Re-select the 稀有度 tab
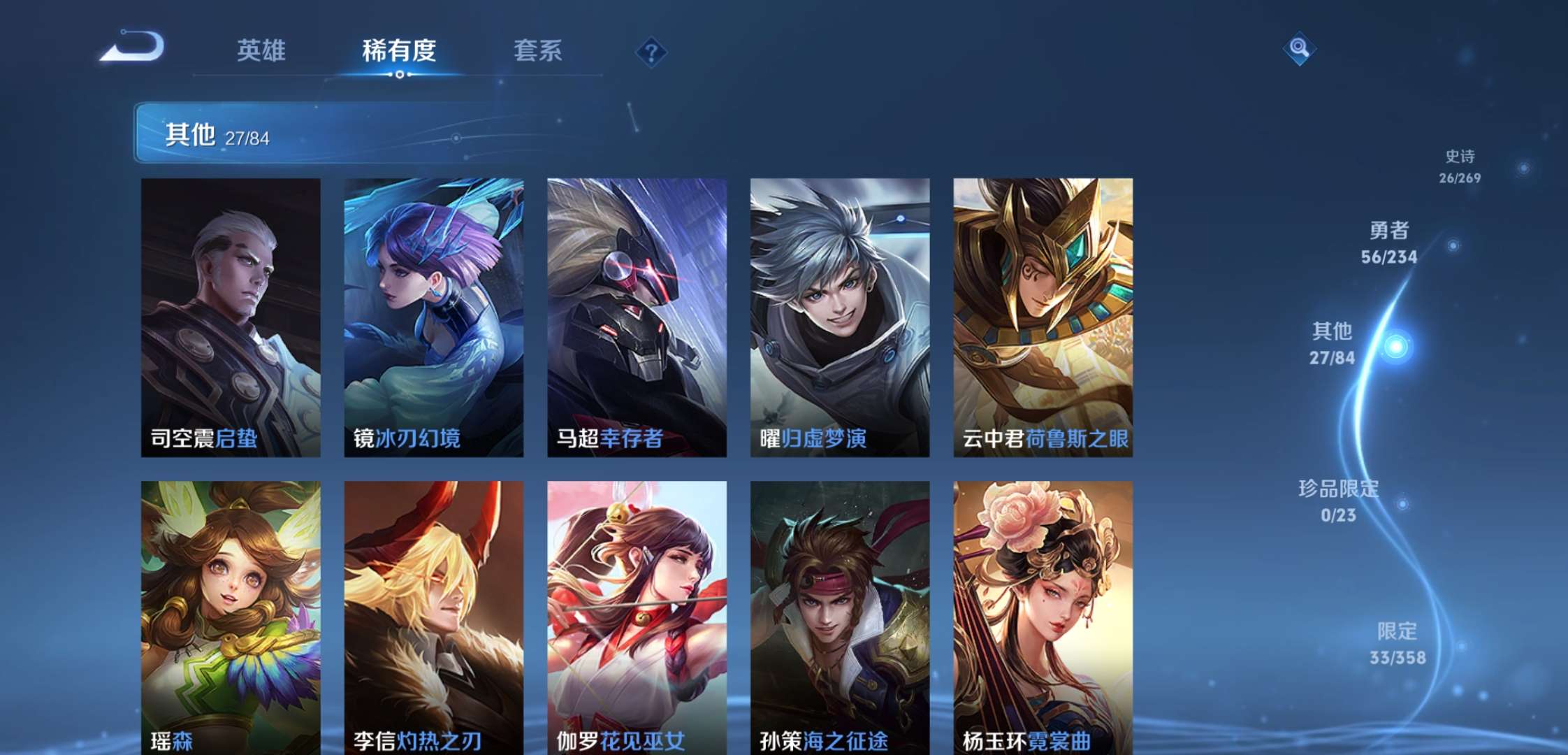The height and width of the screenshot is (755, 1568). [x=398, y=50]
